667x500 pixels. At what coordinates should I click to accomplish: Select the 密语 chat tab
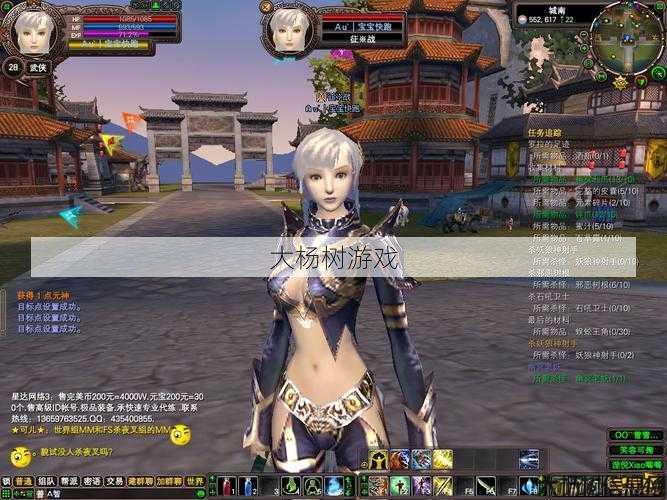(93, 481)
